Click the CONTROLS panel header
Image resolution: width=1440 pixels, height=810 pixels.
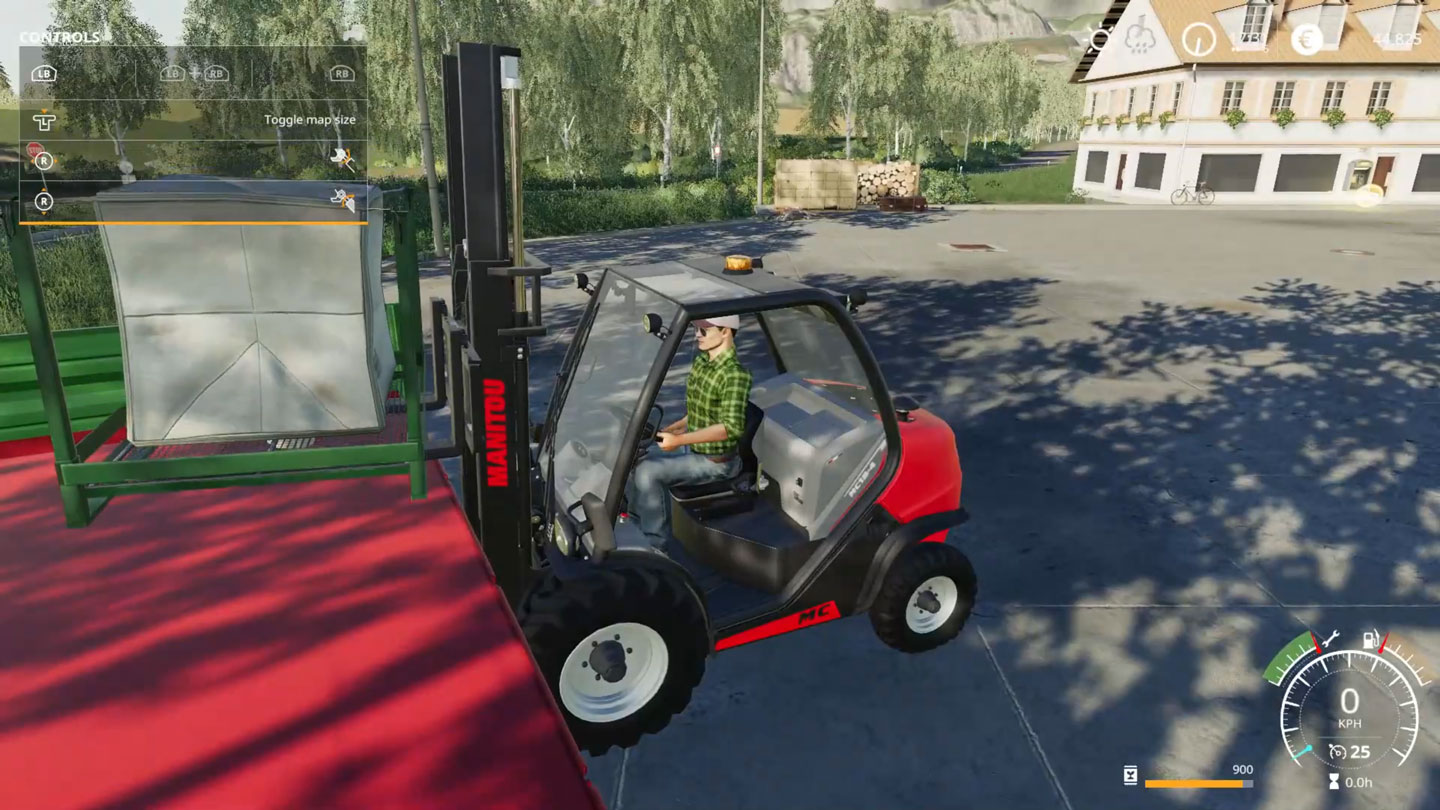click(x=60, y=38)
